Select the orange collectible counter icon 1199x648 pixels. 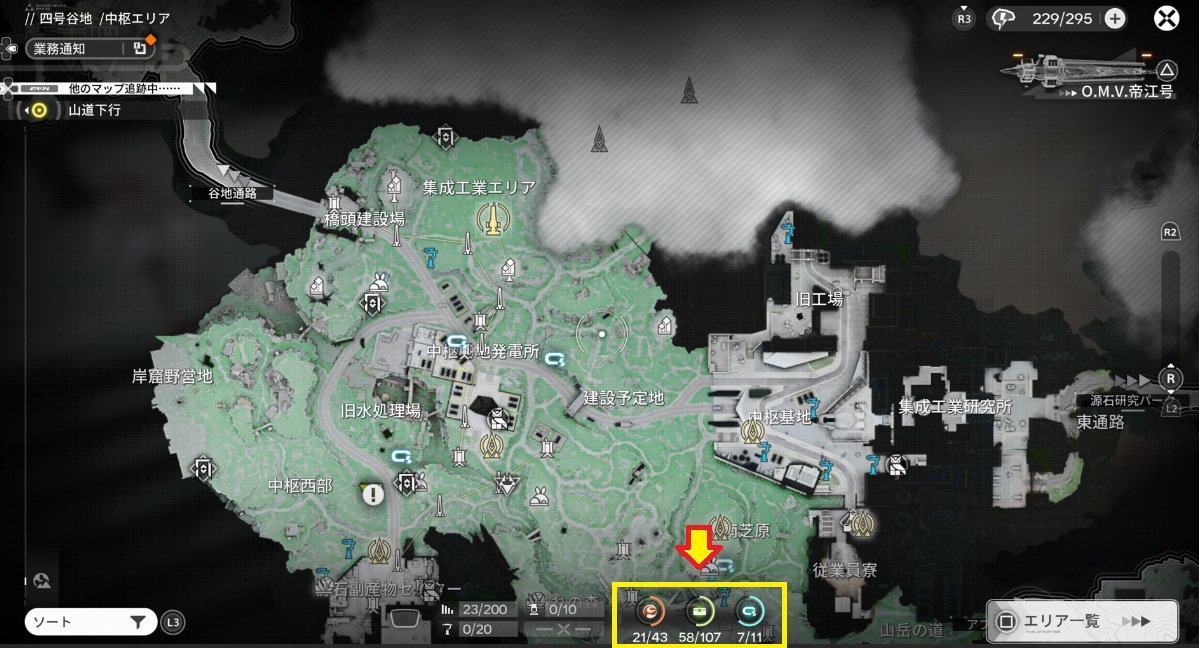(x=651, y=610)
